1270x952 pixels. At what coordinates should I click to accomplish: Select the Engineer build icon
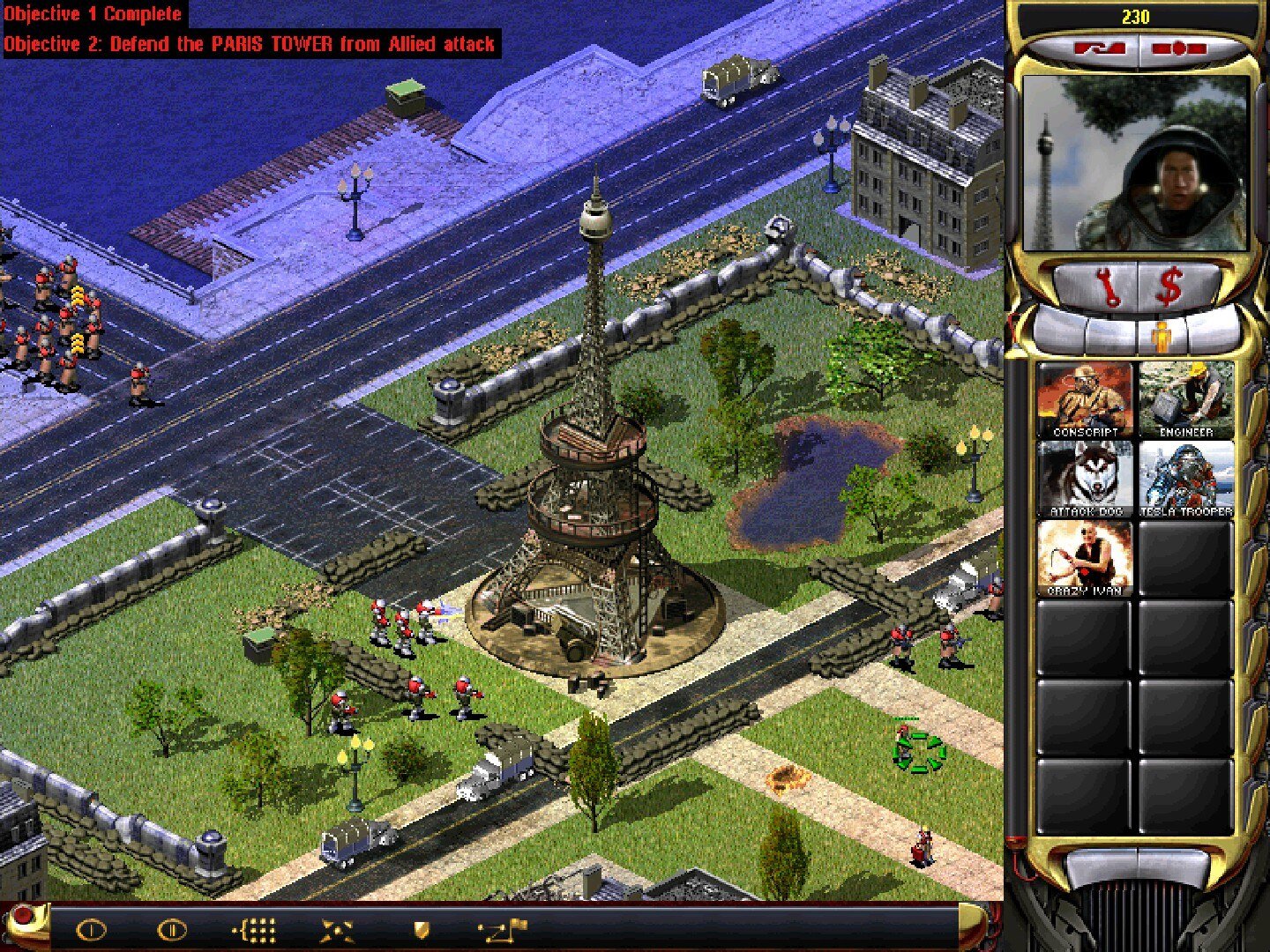tap(1185, 399)
